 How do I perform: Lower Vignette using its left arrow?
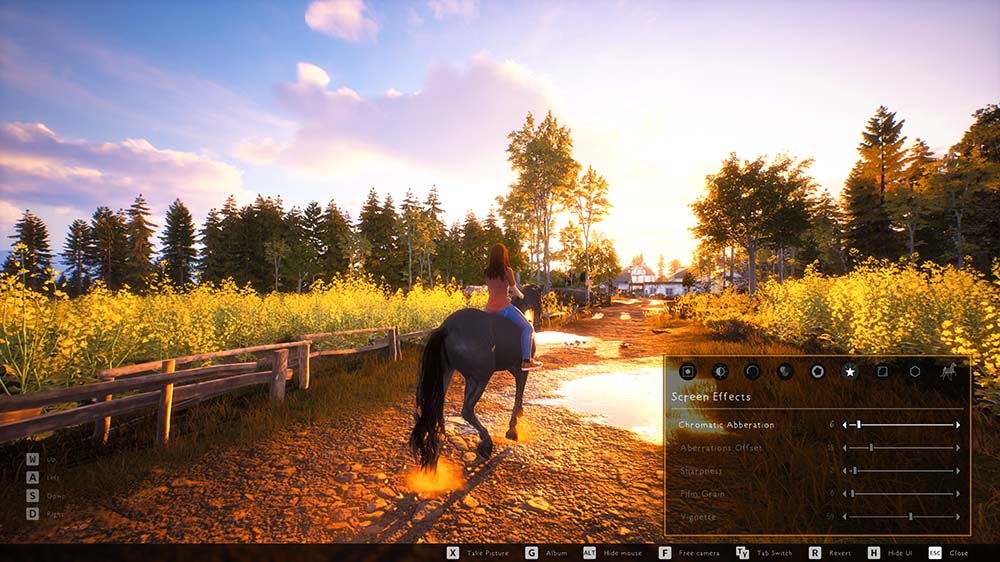pyautogui.click(x=844, y=517)
